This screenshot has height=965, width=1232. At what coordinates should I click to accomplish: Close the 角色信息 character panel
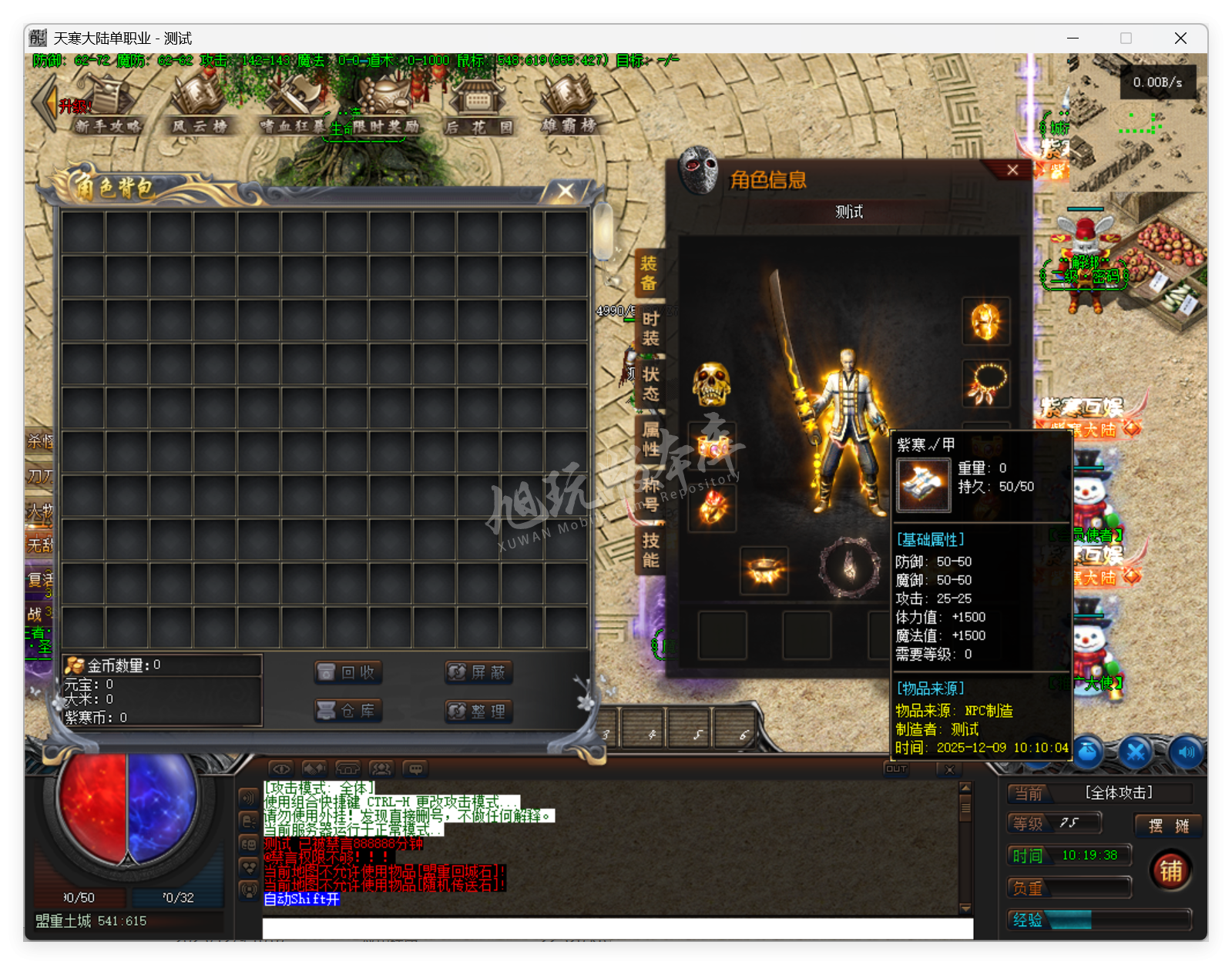point(1012,170)
